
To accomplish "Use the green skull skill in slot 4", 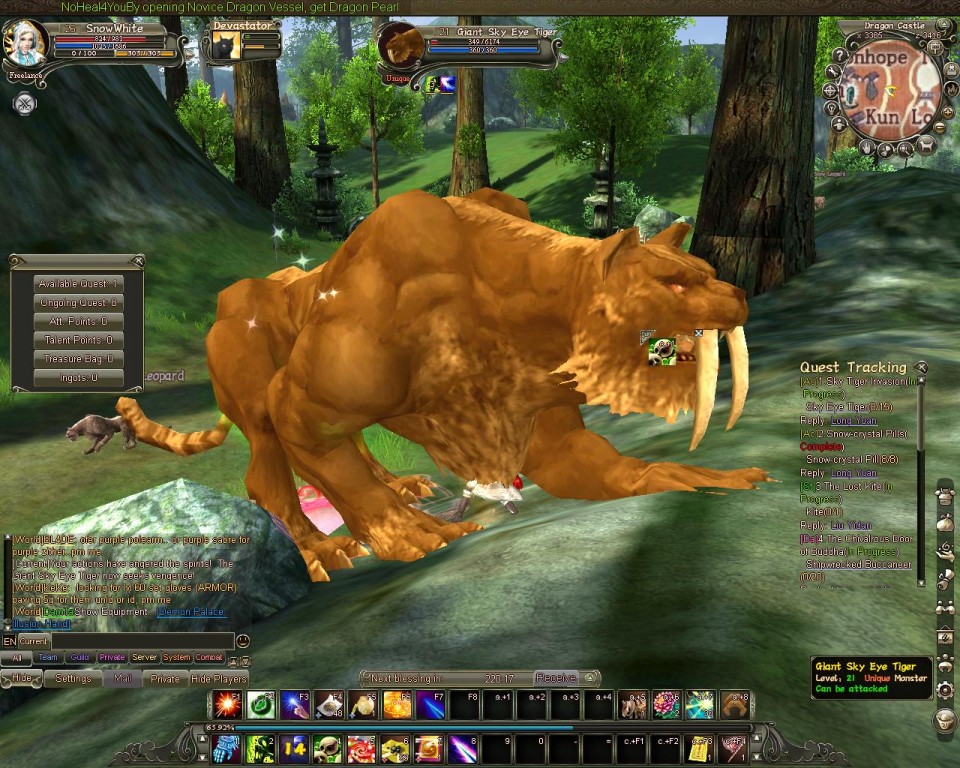I will pos(328,748).
